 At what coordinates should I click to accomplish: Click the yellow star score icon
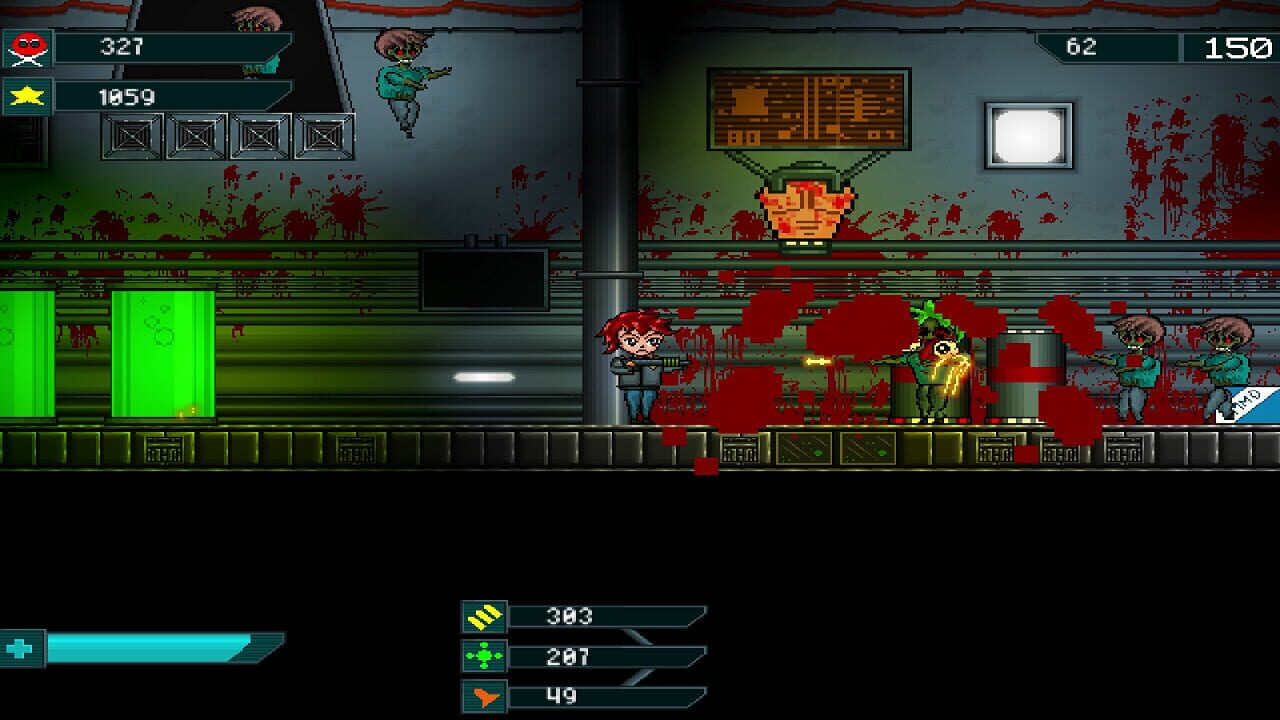26,97
